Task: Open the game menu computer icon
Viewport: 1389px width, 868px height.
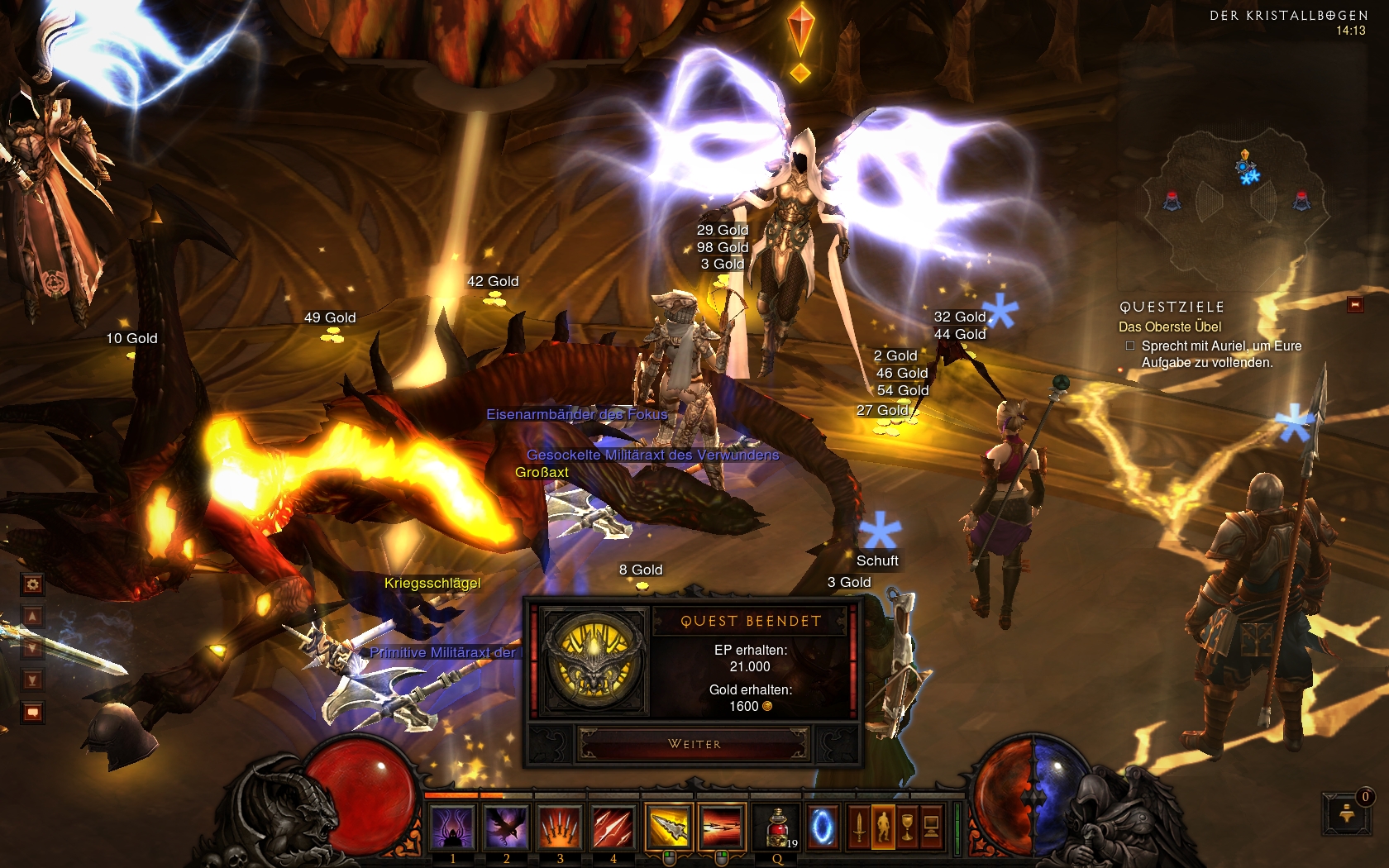Action: [931, 827]
